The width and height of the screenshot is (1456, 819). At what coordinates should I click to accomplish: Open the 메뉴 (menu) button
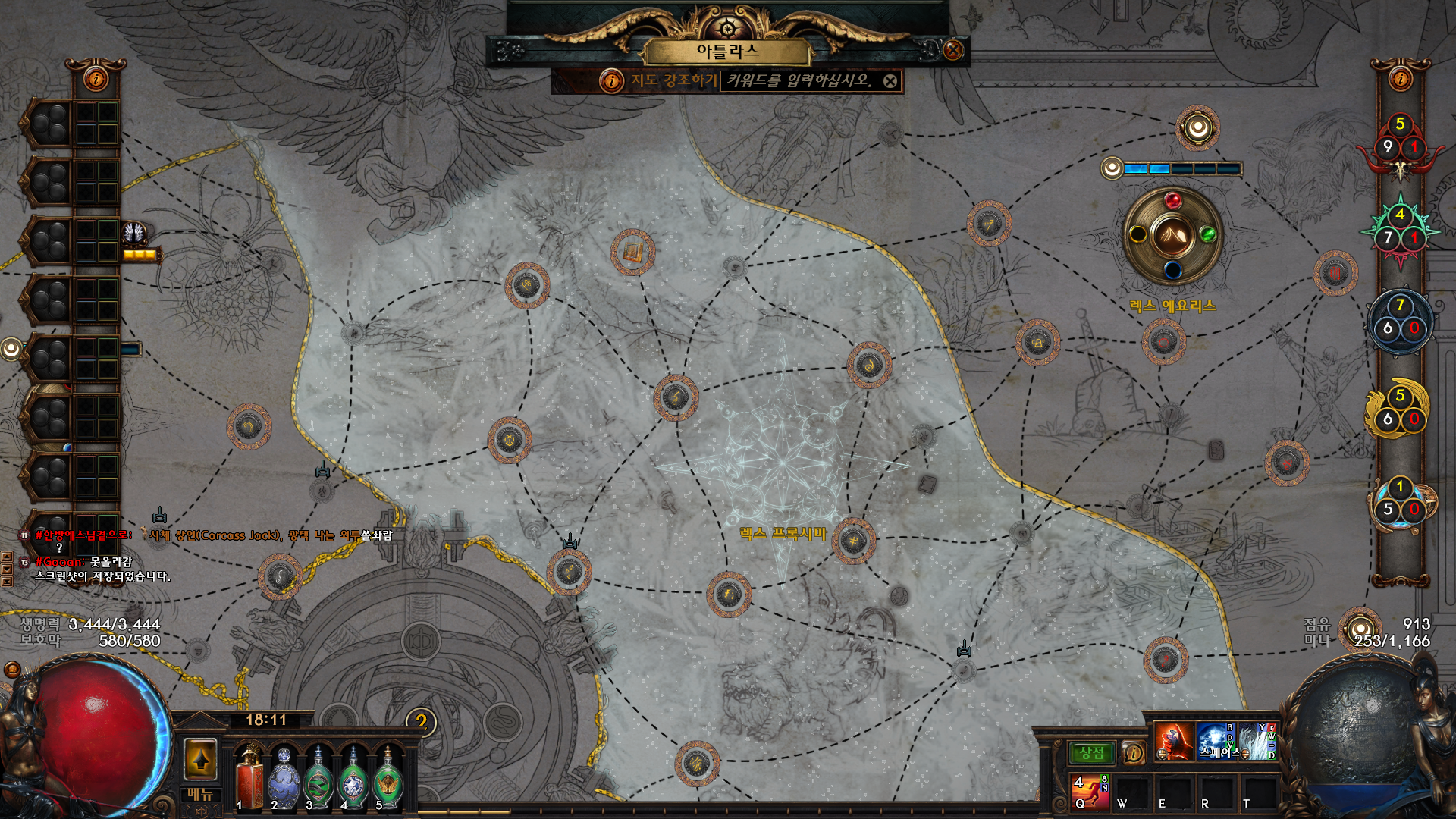coord(200,795)
